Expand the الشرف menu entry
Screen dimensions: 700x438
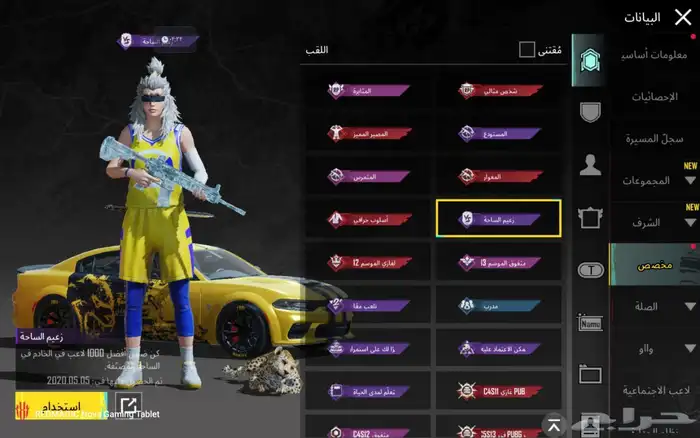(655, 222)
